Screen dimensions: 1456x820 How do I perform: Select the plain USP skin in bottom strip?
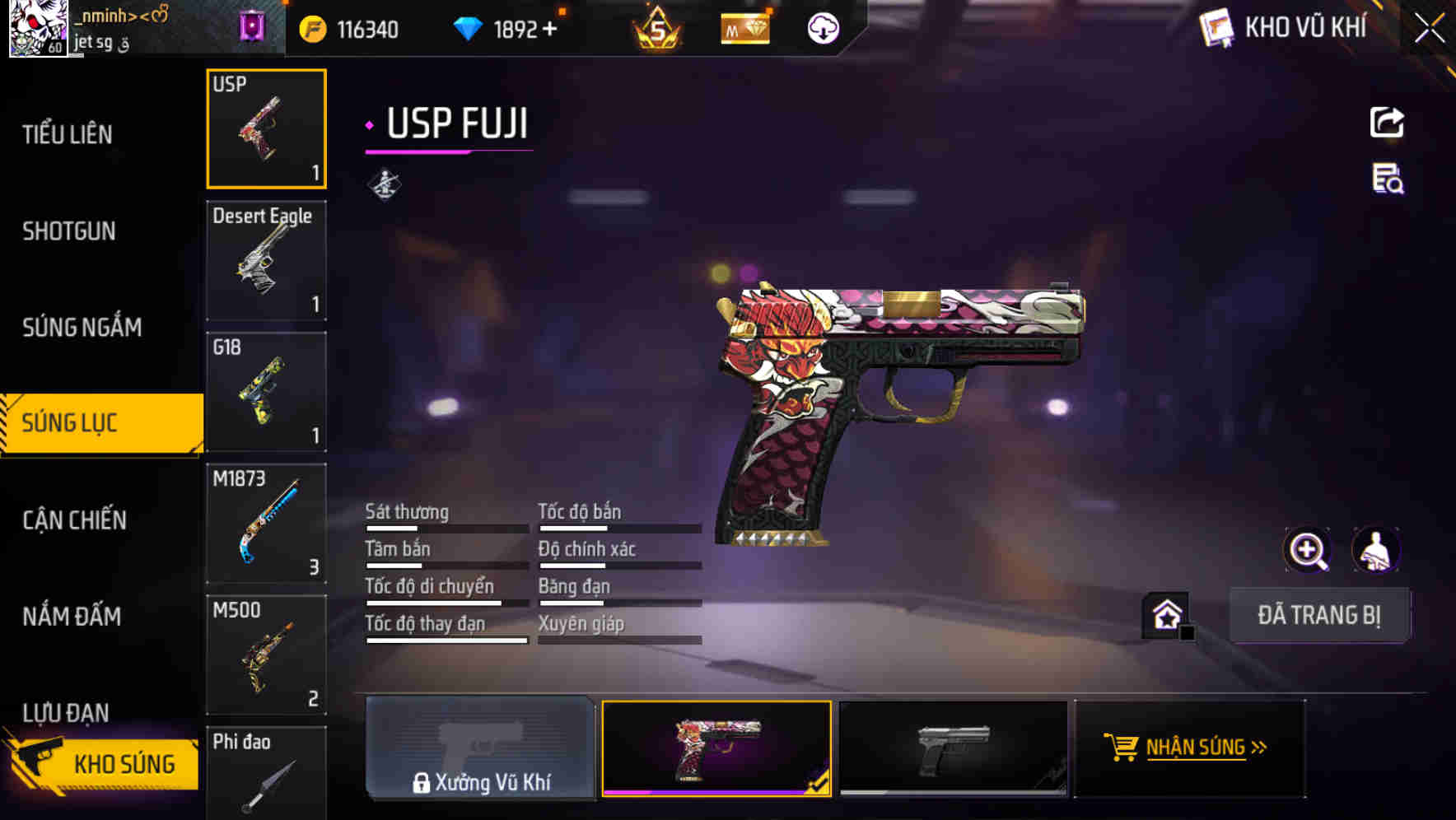tap(953, 749)
